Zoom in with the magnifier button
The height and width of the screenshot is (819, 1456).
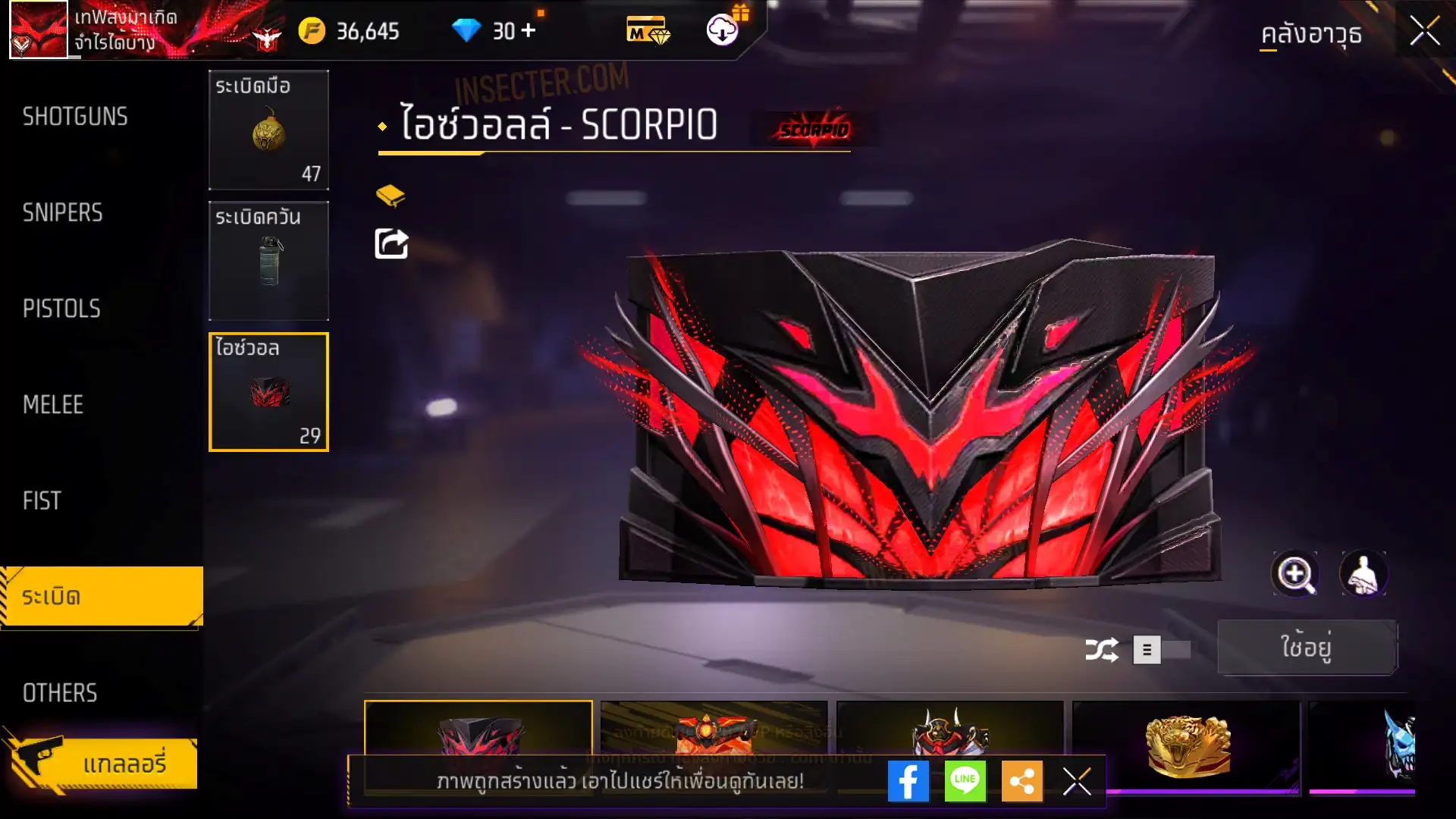click(1294, 574)
